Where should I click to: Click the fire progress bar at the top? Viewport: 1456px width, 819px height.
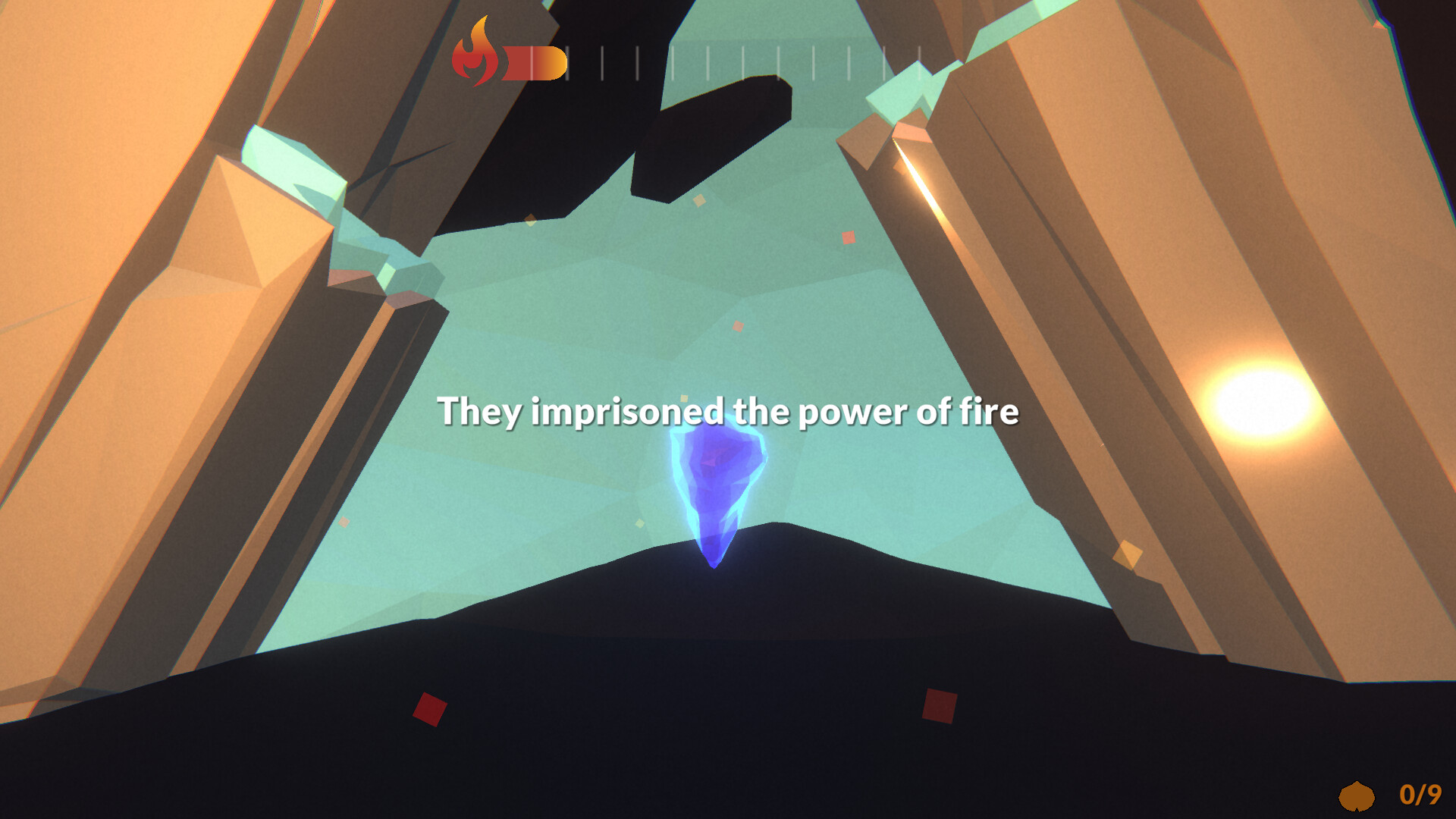point(533,61)
